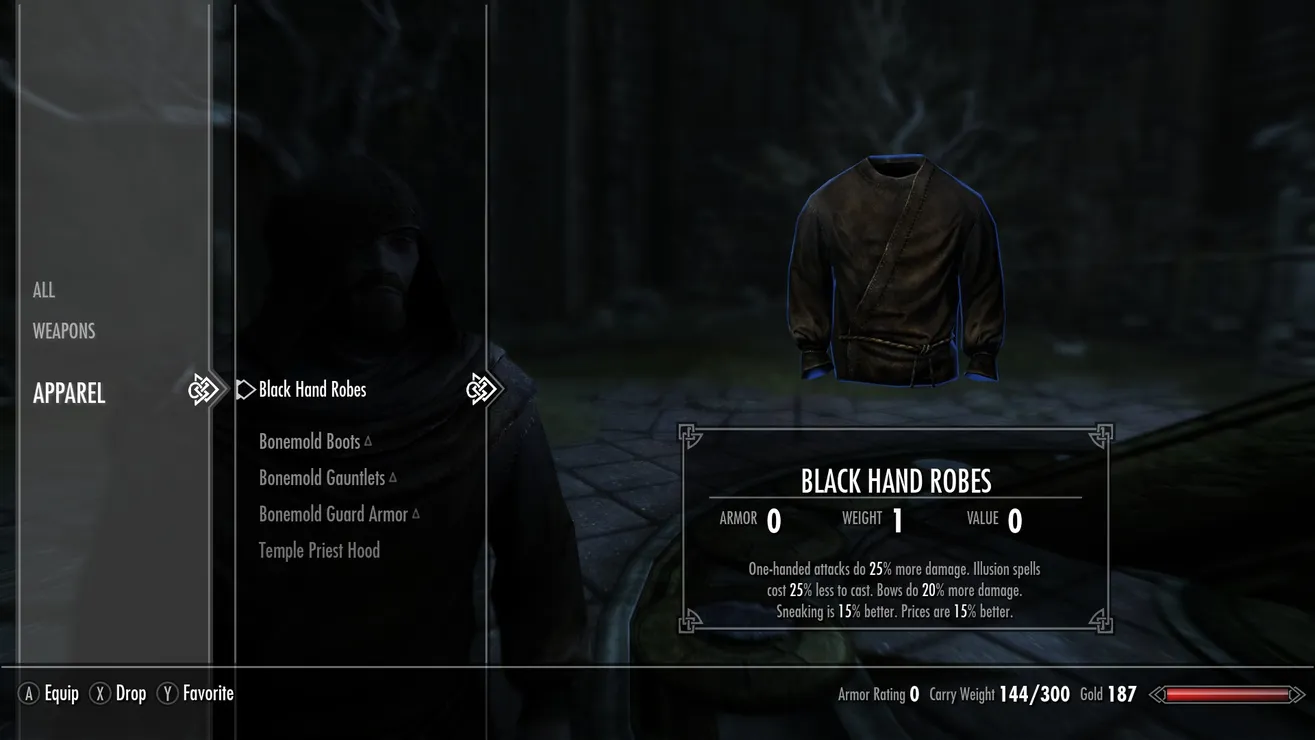
Task: Choose Black Hand Robes in the list
Action: click(x=312, y=390)
